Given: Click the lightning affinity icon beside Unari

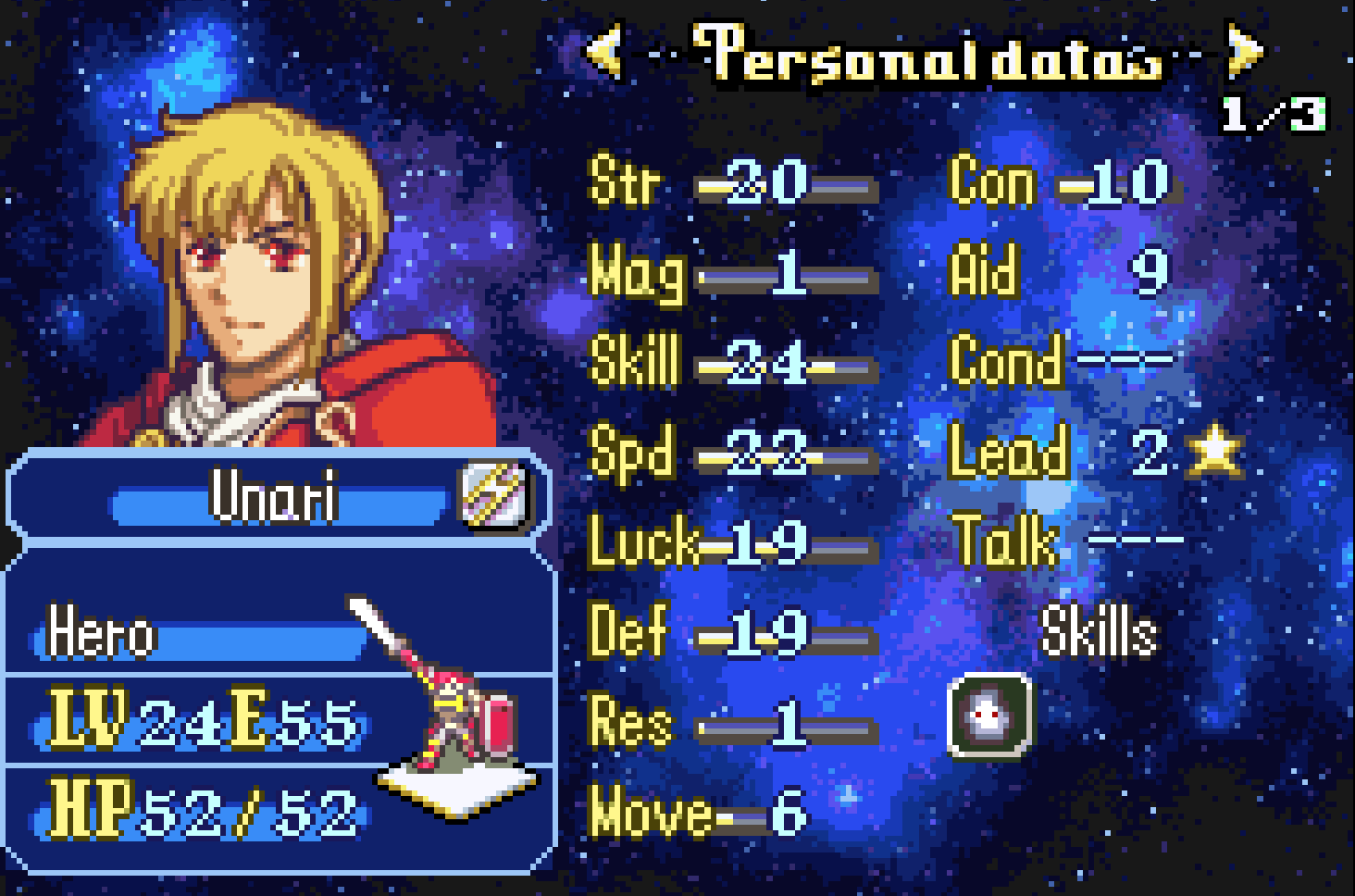Looking at the screenshot, I should point(495,494).
